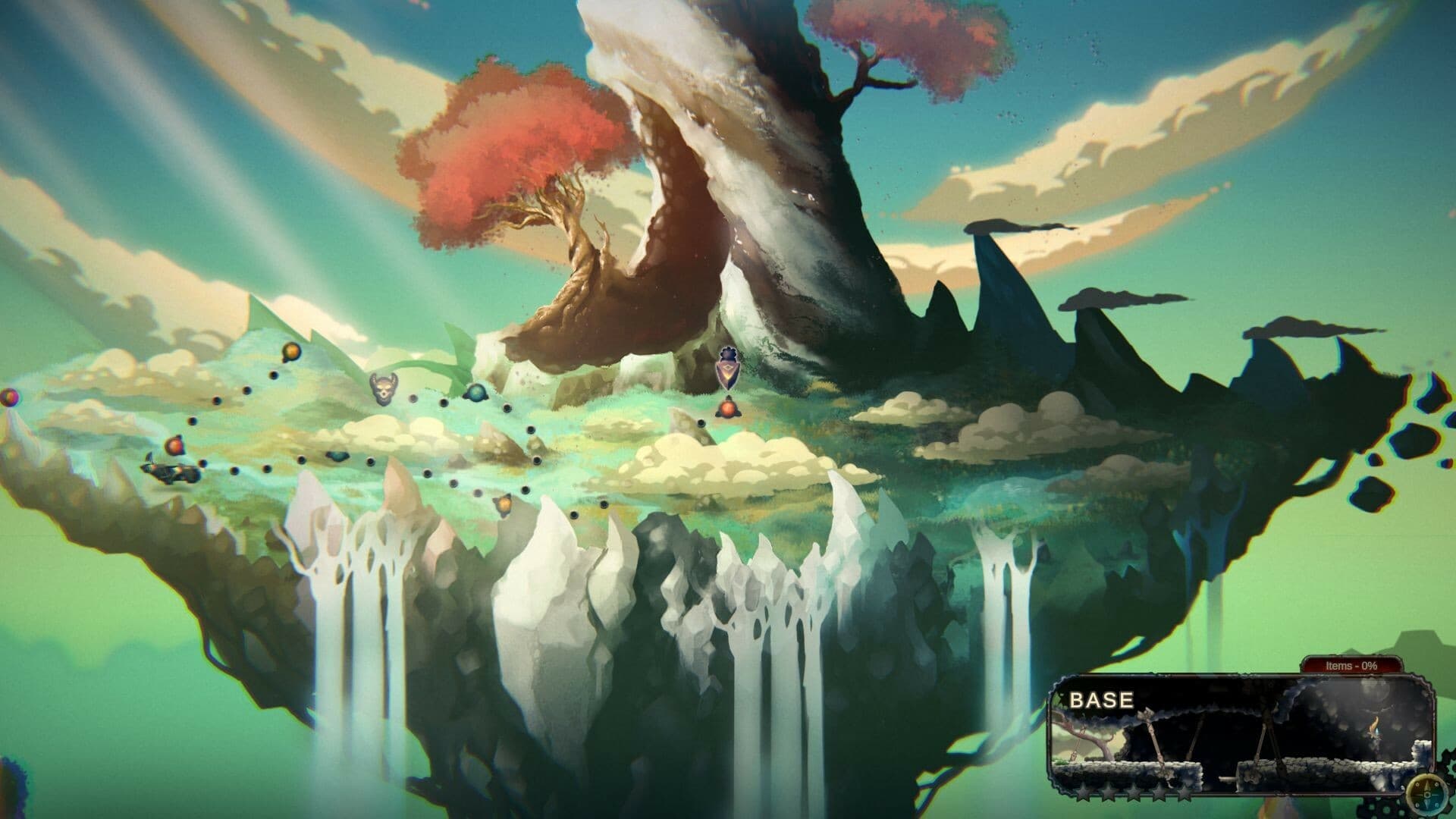The height and width of the screenshot is (819, 1456).
Task: Select the orange node above the white crystal spires
Action: [503, 504]
